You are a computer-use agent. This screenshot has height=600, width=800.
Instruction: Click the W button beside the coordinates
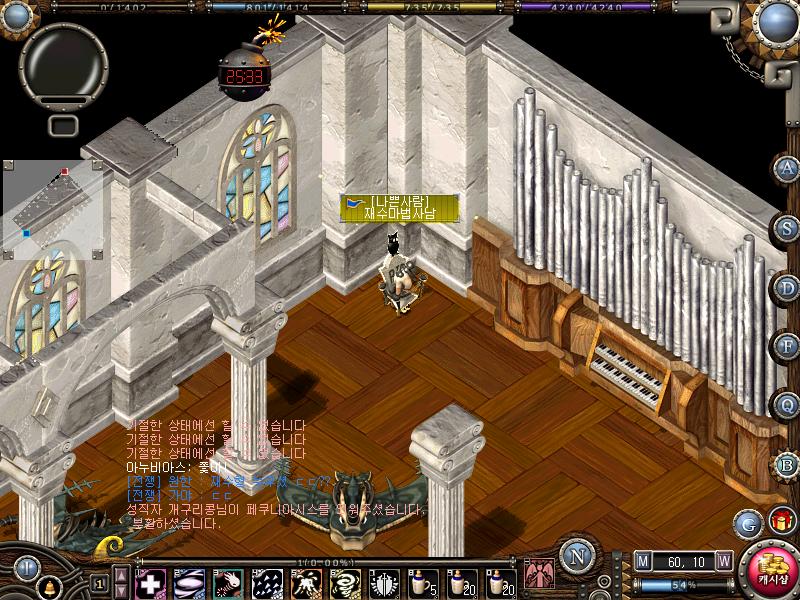[723, 561]
